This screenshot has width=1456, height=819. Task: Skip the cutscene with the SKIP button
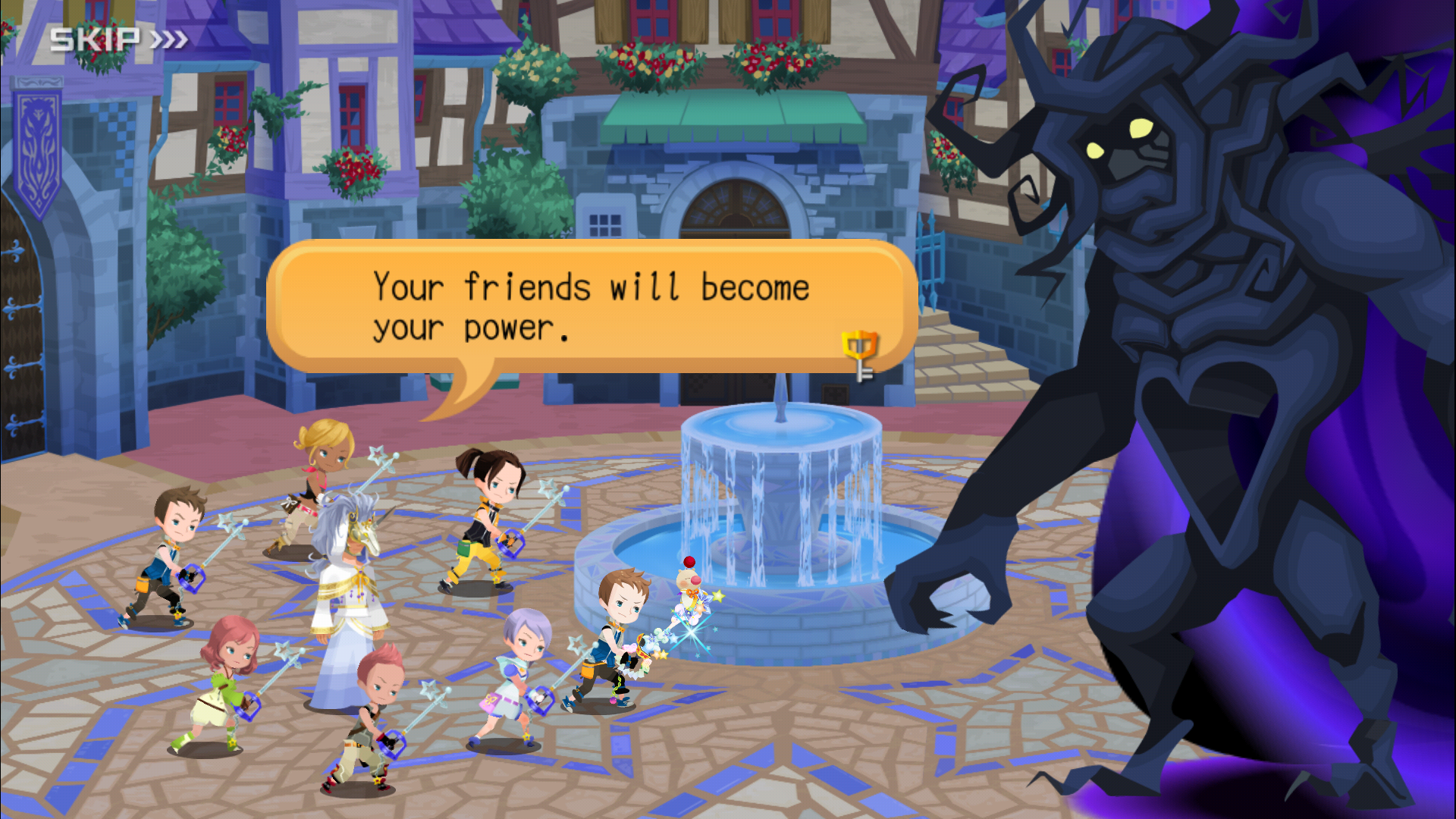click(x=118, y=39)
